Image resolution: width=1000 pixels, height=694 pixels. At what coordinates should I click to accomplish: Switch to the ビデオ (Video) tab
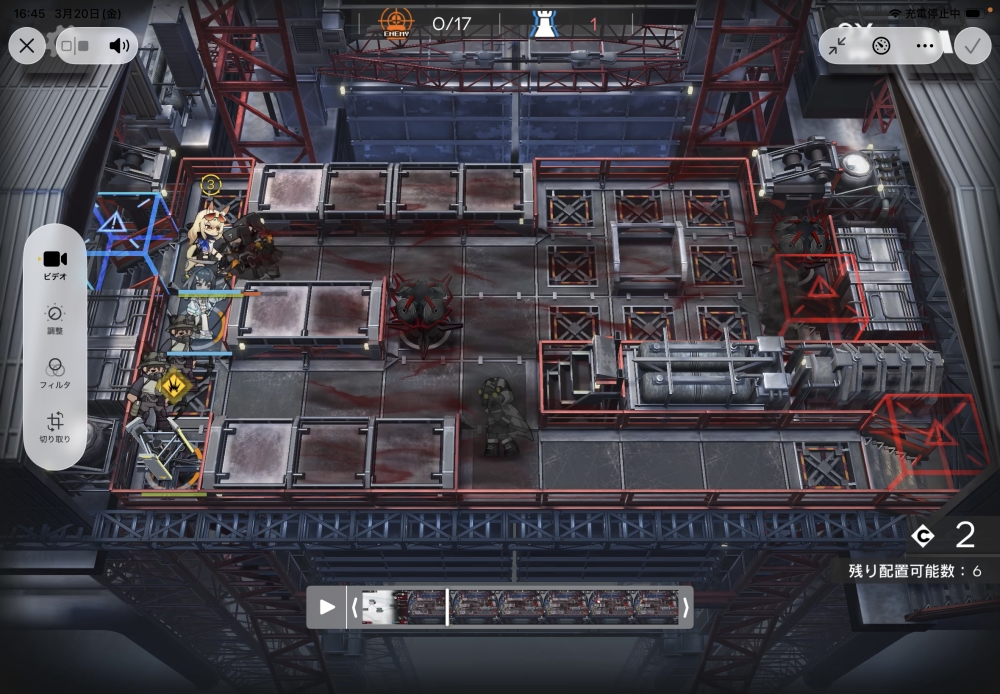(x=55, y=264)
